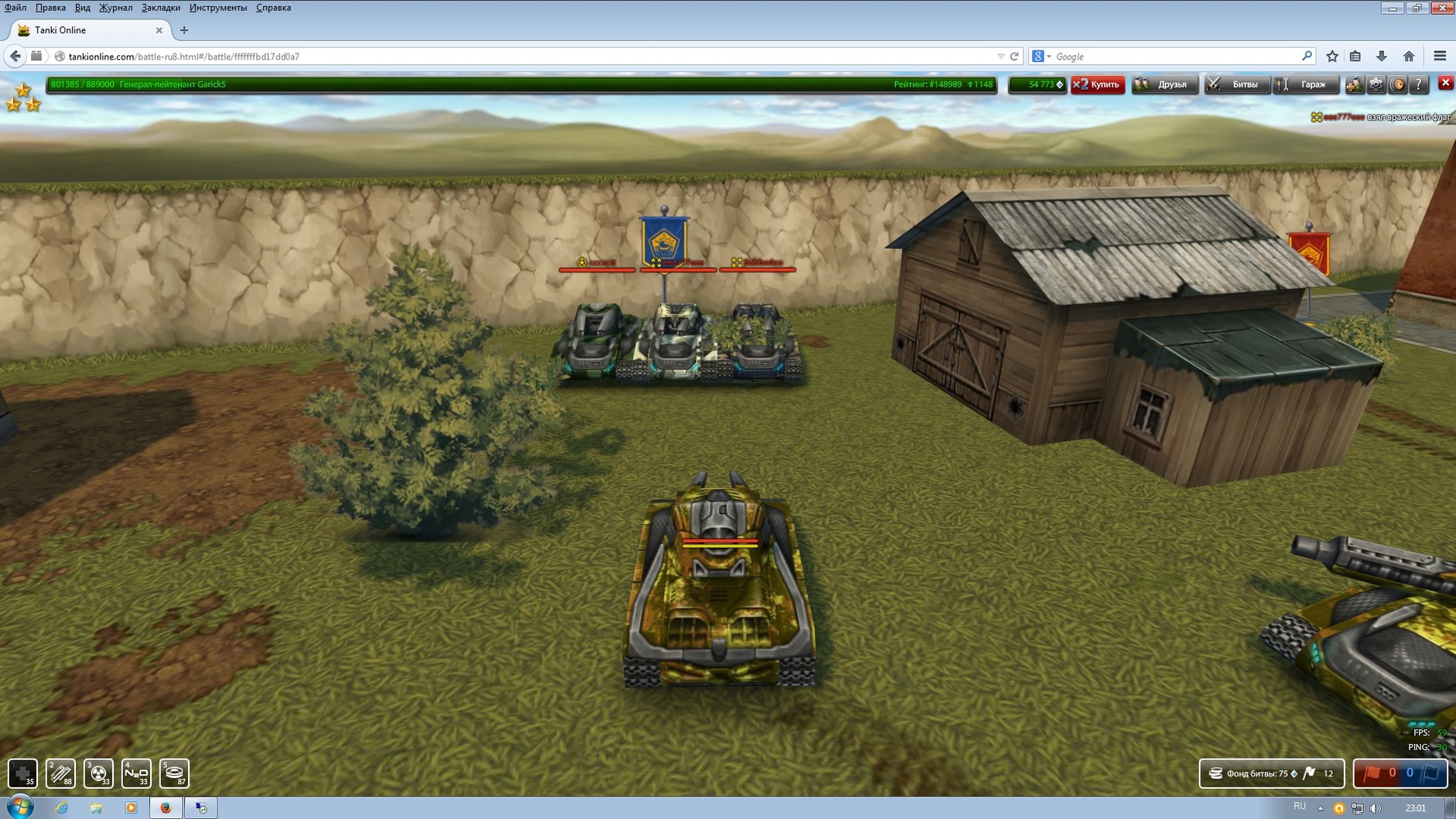The image size is (1456, 819).
Task: Open the question mark help button
Action: click(x=1419, y=84)
